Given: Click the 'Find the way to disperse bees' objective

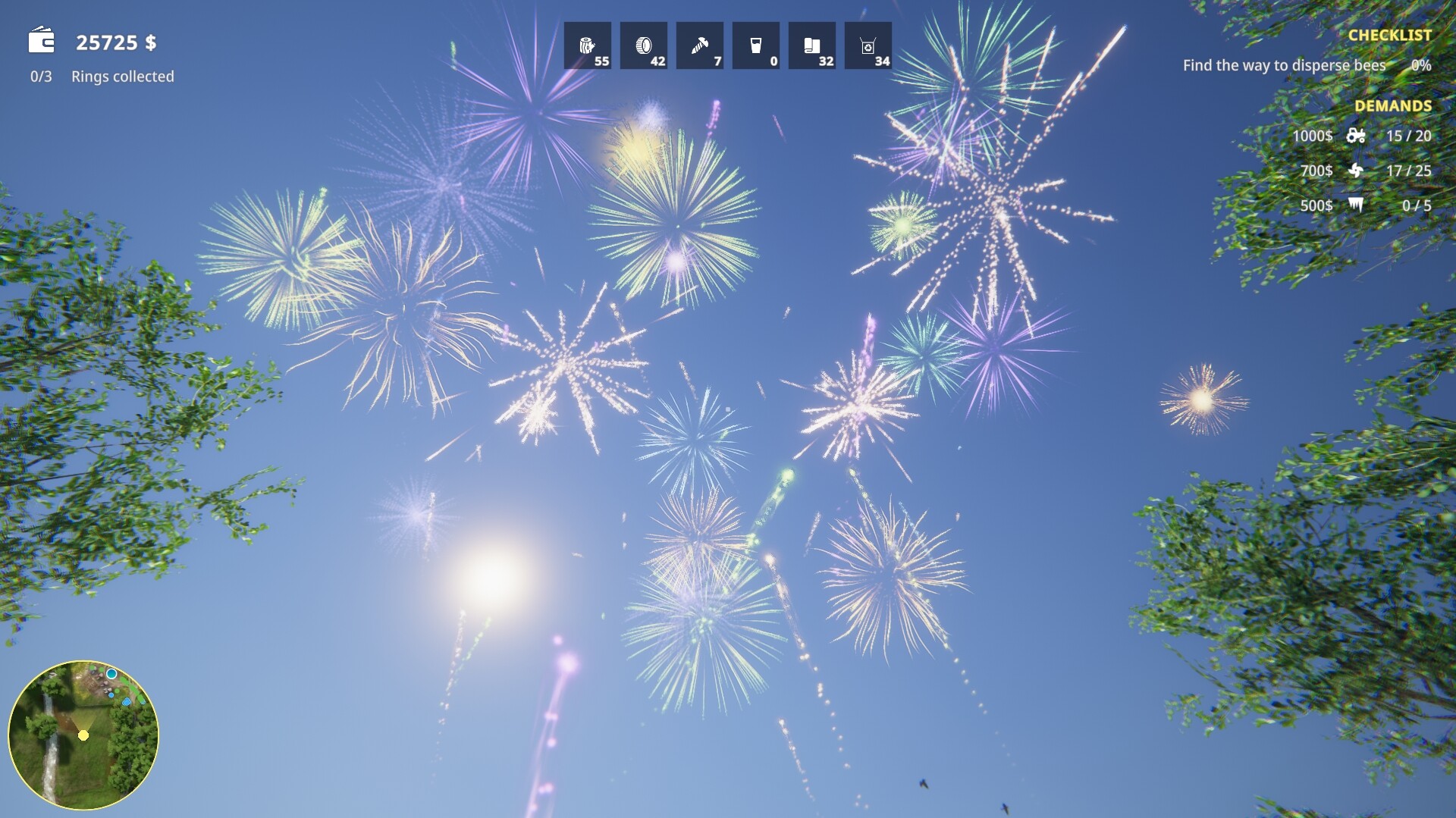Looking at the screenshot, I should click(1283, 66).
